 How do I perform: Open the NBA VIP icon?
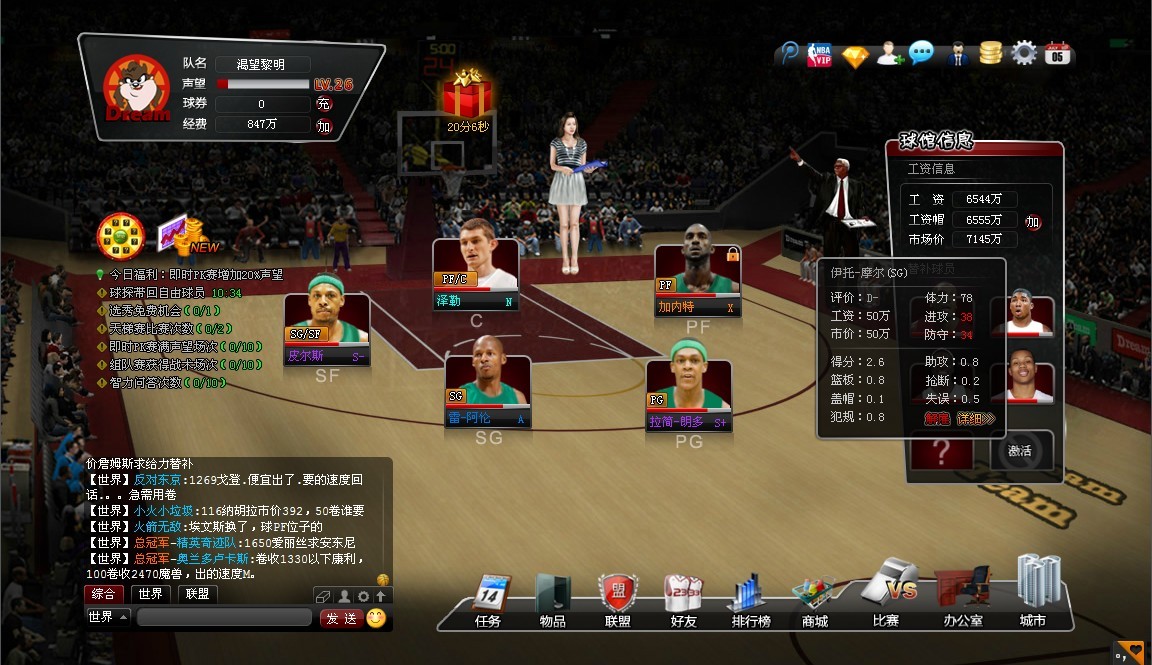click(x=821, y=54)
